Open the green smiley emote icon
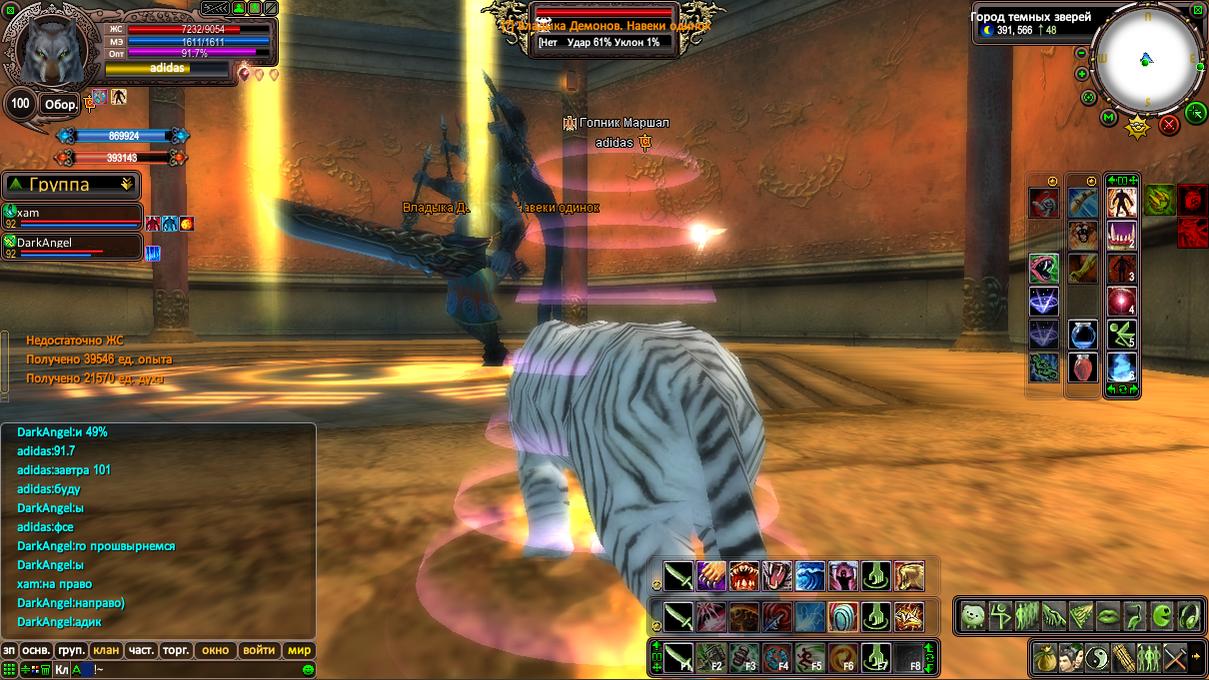The image size is (1209, 680). (x=309, y=669)
